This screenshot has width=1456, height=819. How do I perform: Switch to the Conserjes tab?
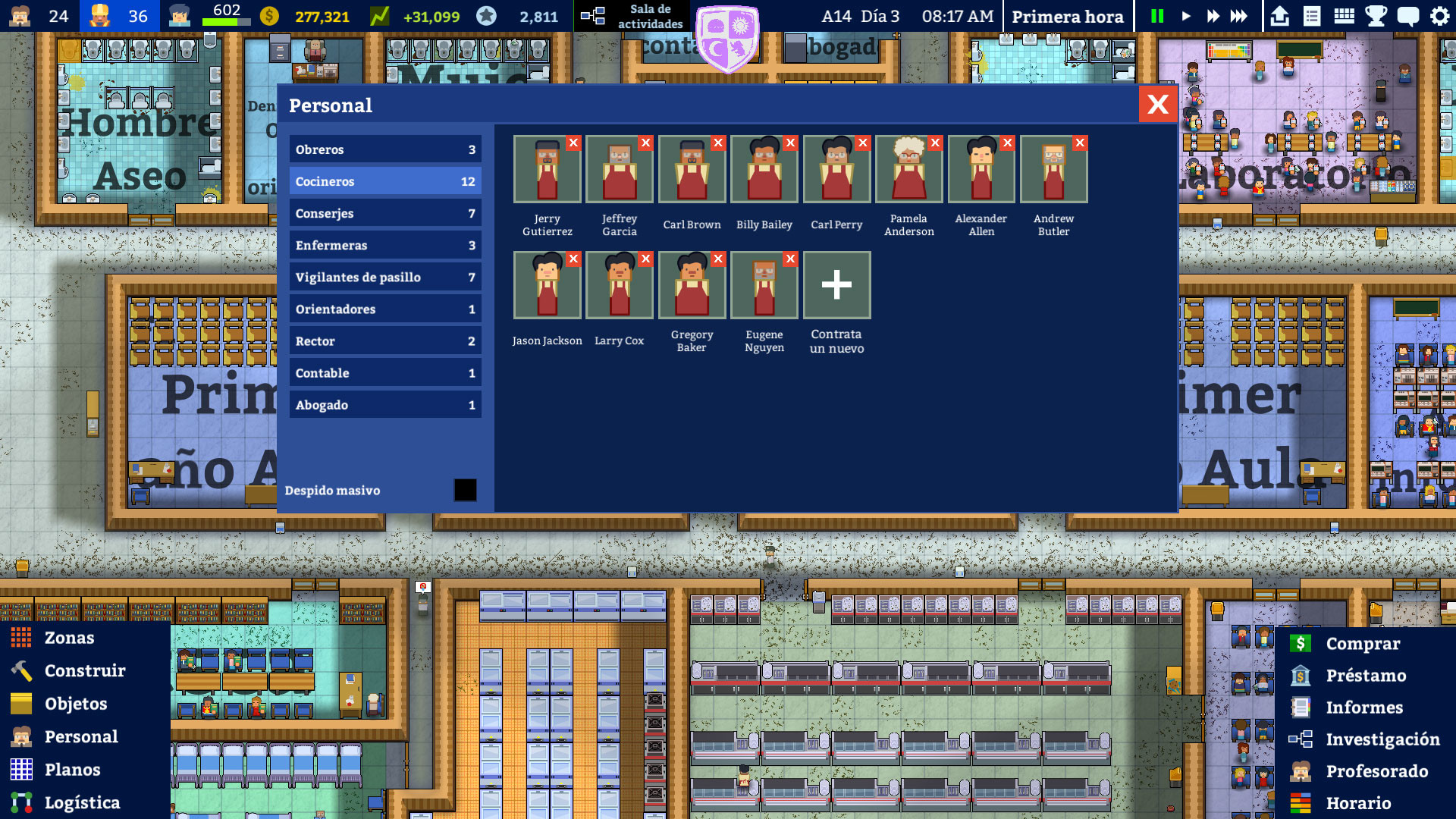(385, 213)
